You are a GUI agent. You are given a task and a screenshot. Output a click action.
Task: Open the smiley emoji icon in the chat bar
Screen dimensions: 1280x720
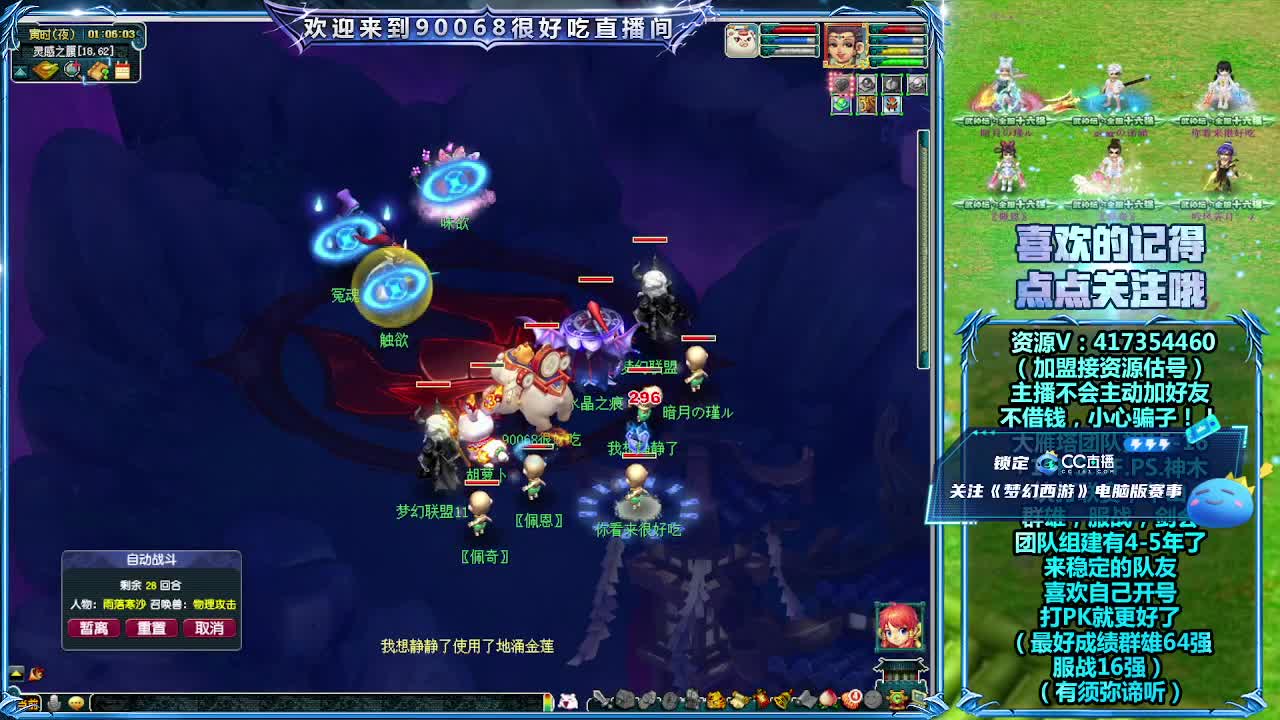point(77,702)
